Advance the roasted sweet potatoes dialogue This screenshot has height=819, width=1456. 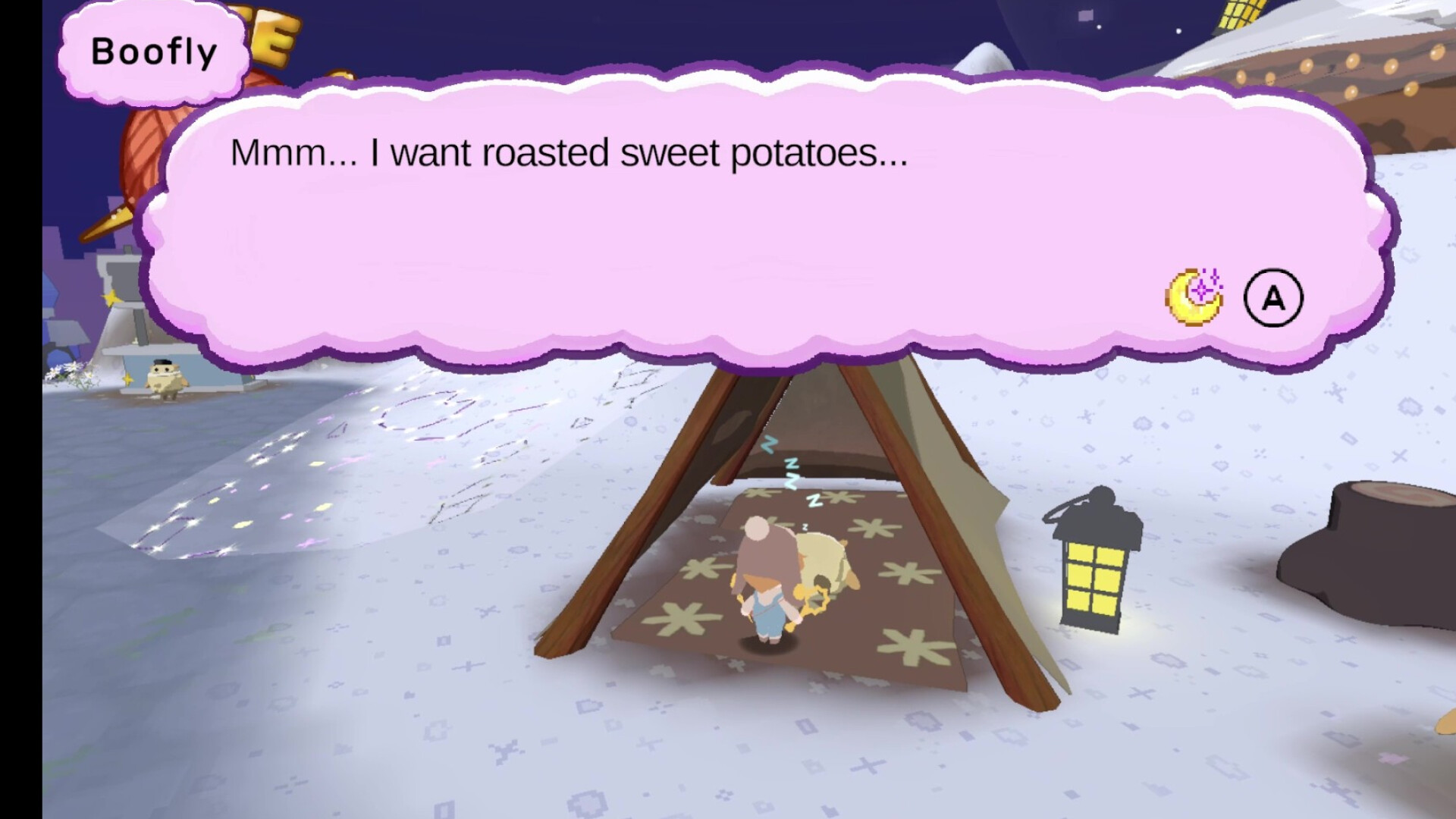pyautogui.click(x=1273, y=298)
